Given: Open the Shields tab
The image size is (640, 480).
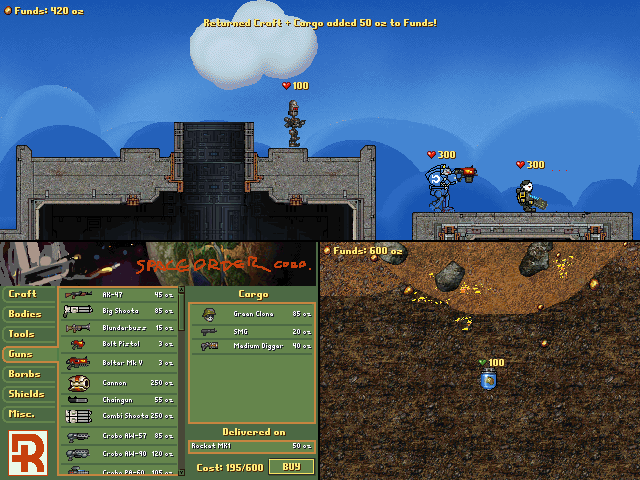Looking at the screenshot, I should (29, 394).
